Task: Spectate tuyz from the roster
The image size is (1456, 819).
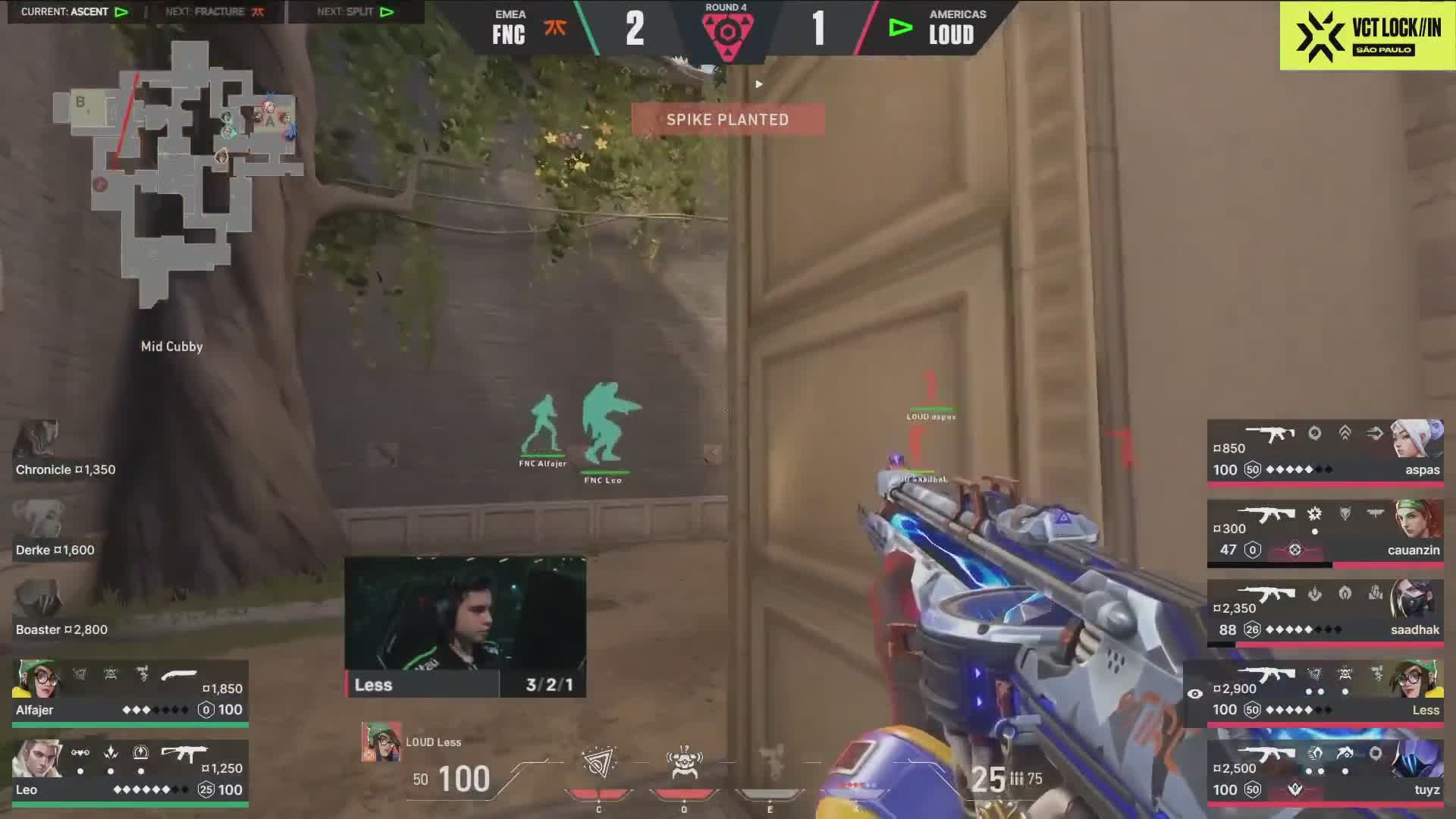Action: point(1326,772)
